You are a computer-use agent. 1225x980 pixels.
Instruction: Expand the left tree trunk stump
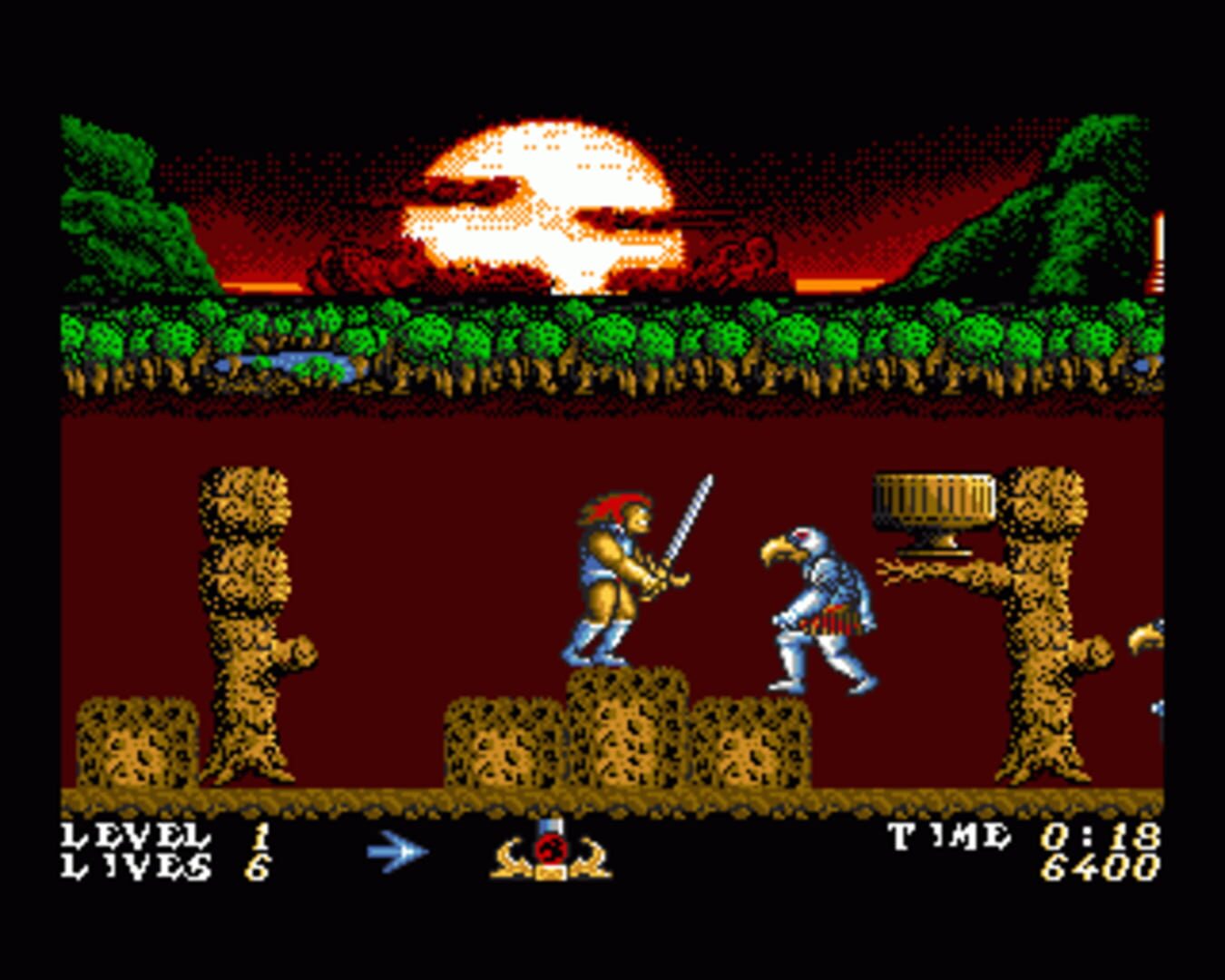[245, 617]
